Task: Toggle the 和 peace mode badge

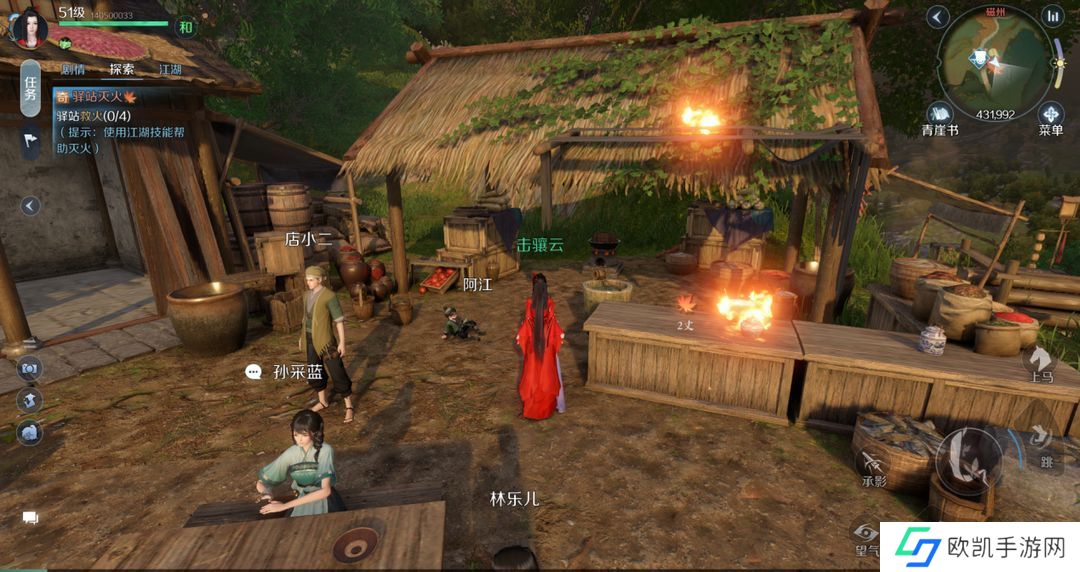Action: [185, 27]
